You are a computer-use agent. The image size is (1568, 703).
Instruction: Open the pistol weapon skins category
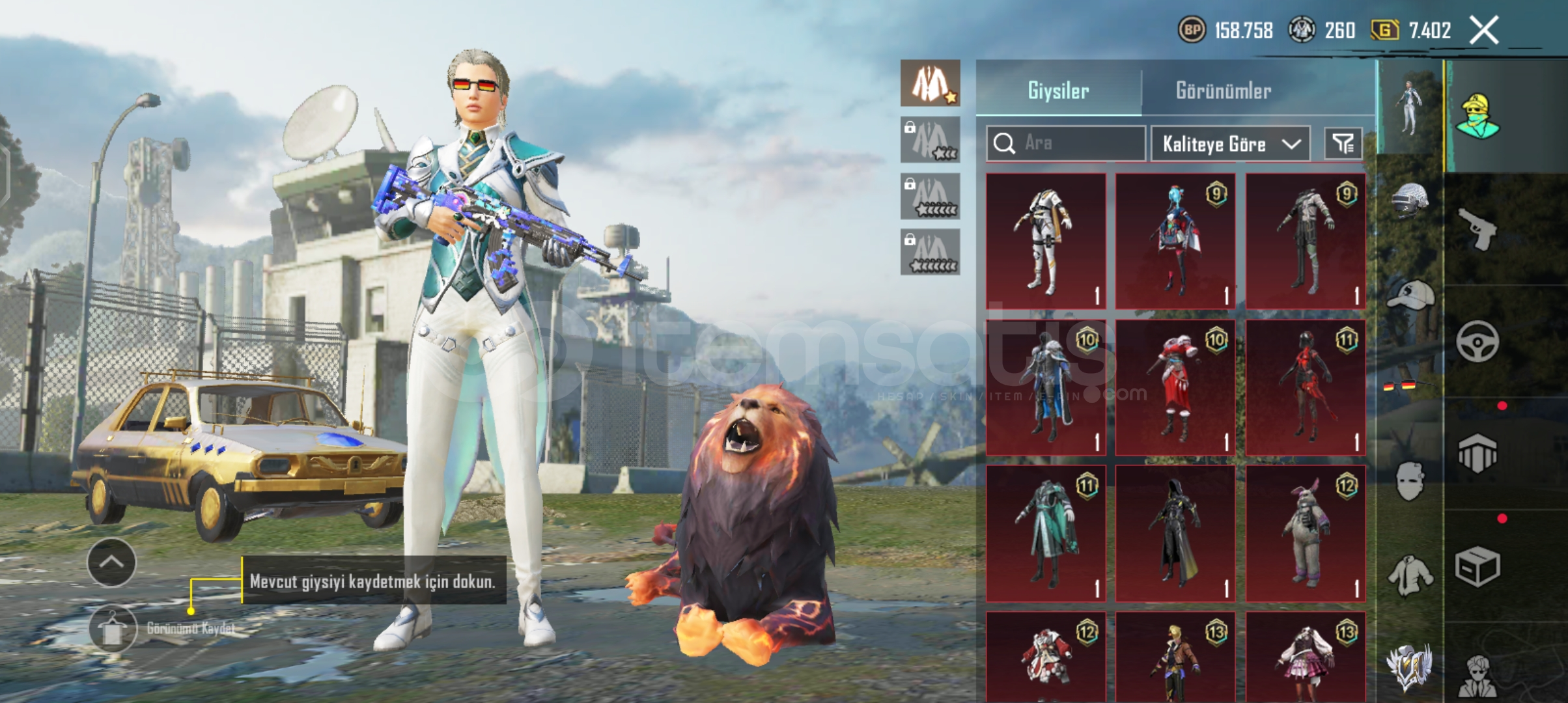[1477, 228]
